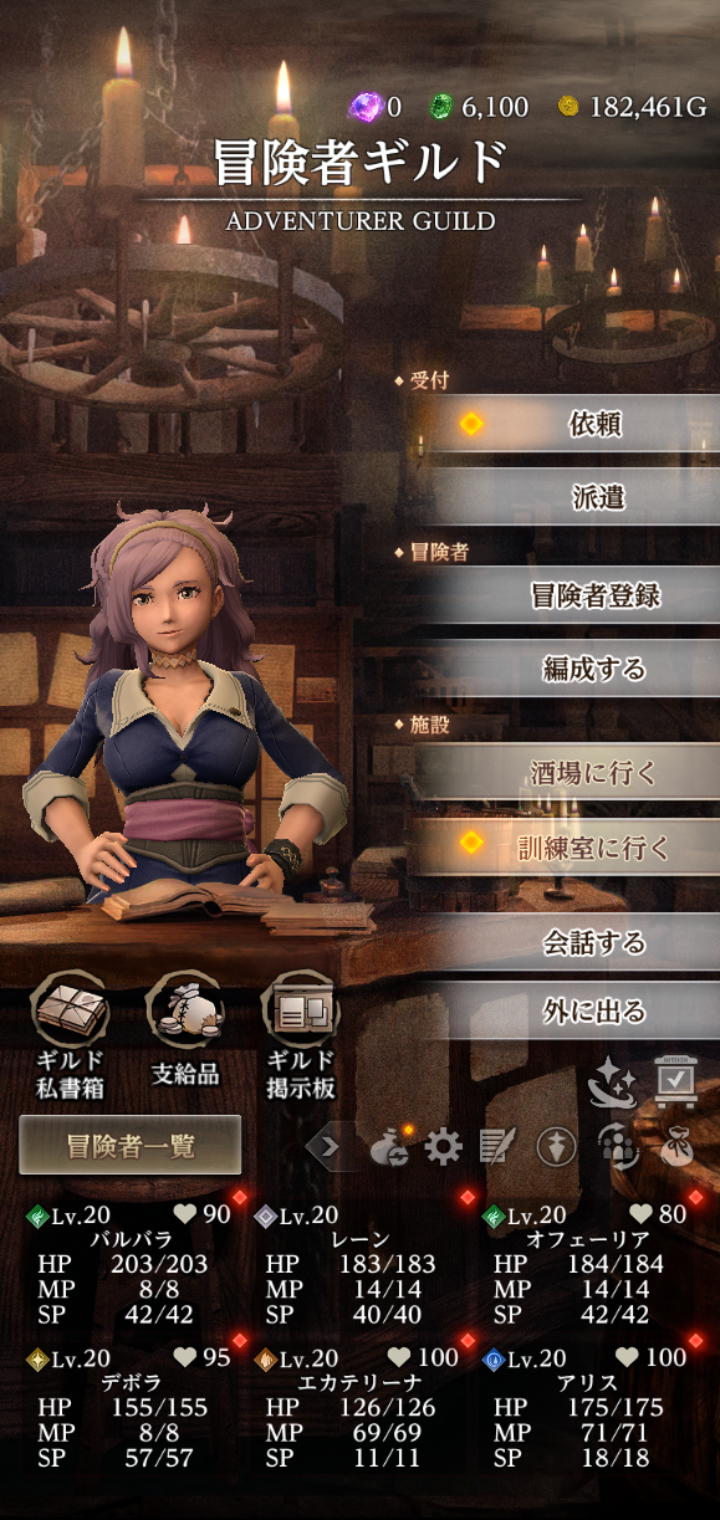Open the gear-shaped settings icon
This screenshot has width=720, height=1520.
443,1146
